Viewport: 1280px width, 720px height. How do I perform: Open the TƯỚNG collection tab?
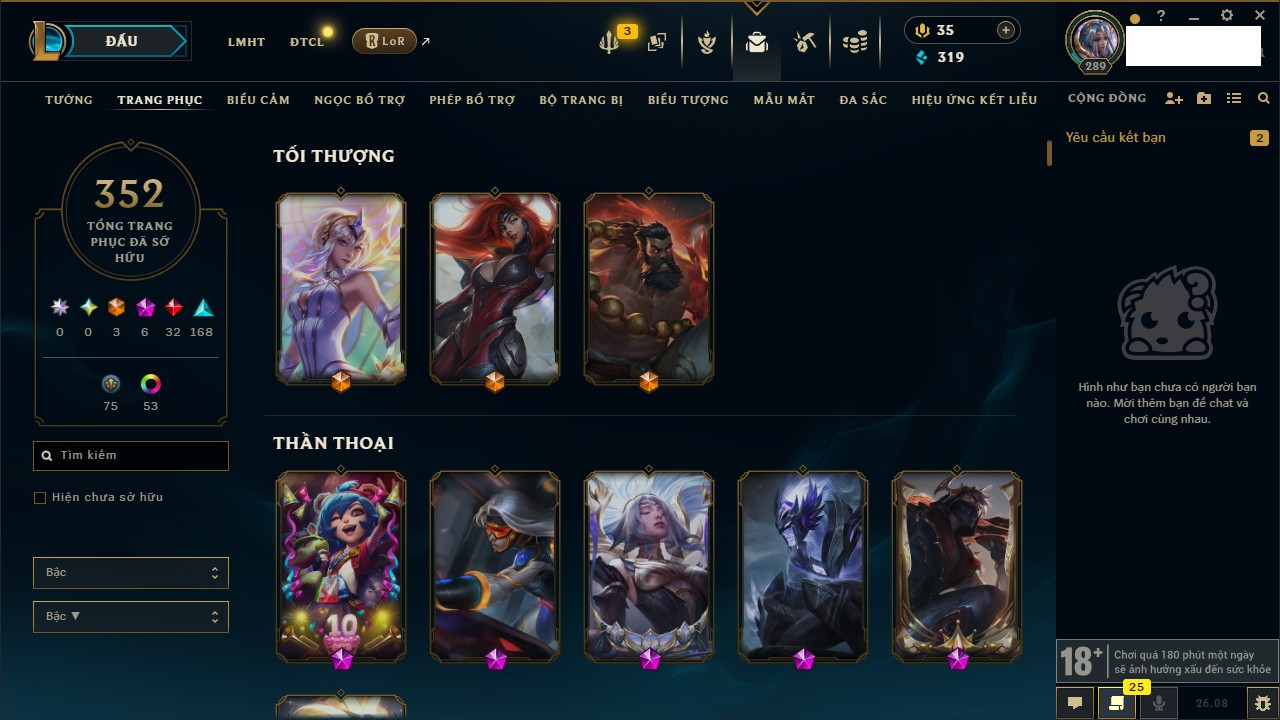point(69,100)
